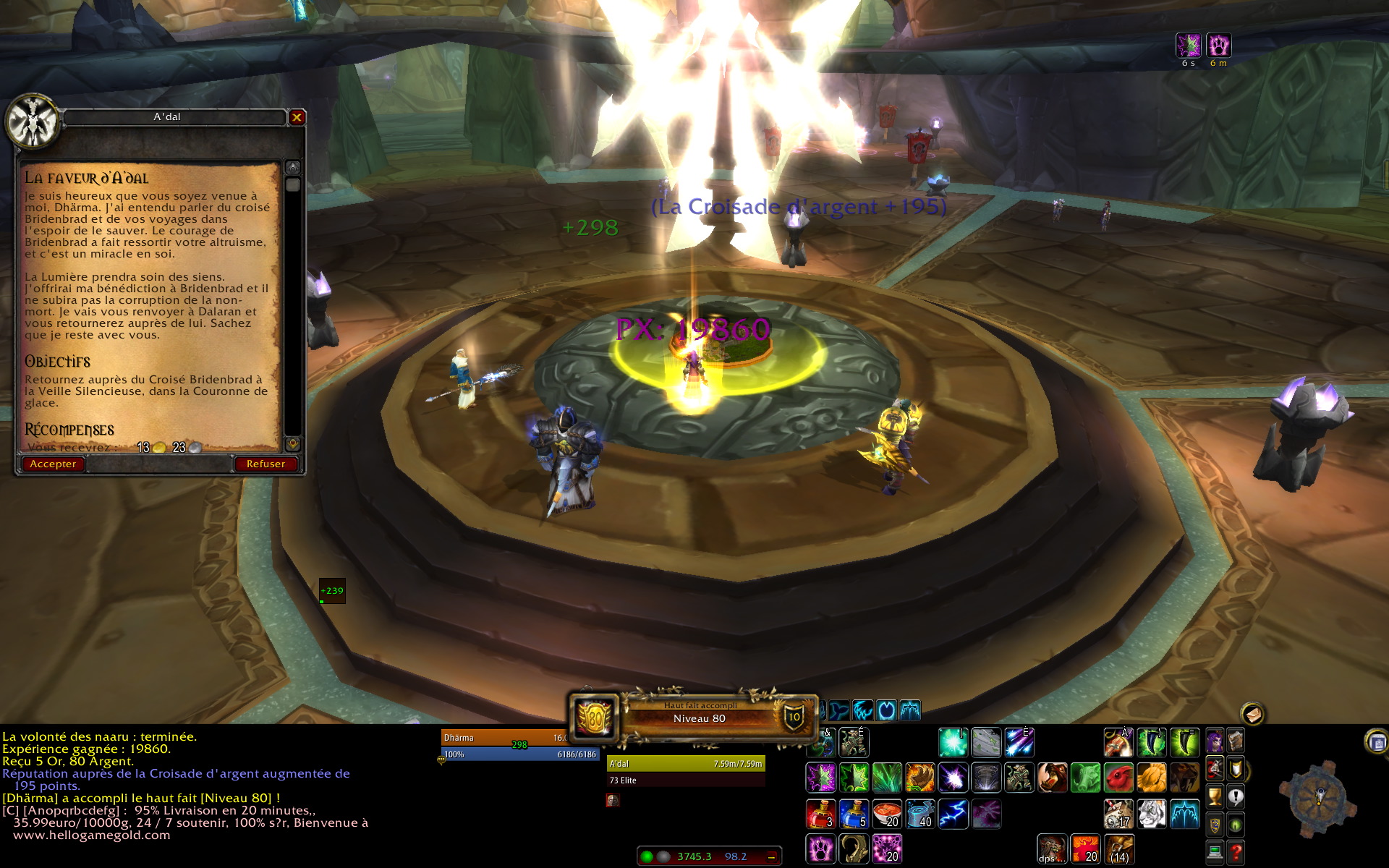The width and height of the screenshot is (1389, 868).
Task: Open the character portrait micro button
Action: click(1215, 742)
